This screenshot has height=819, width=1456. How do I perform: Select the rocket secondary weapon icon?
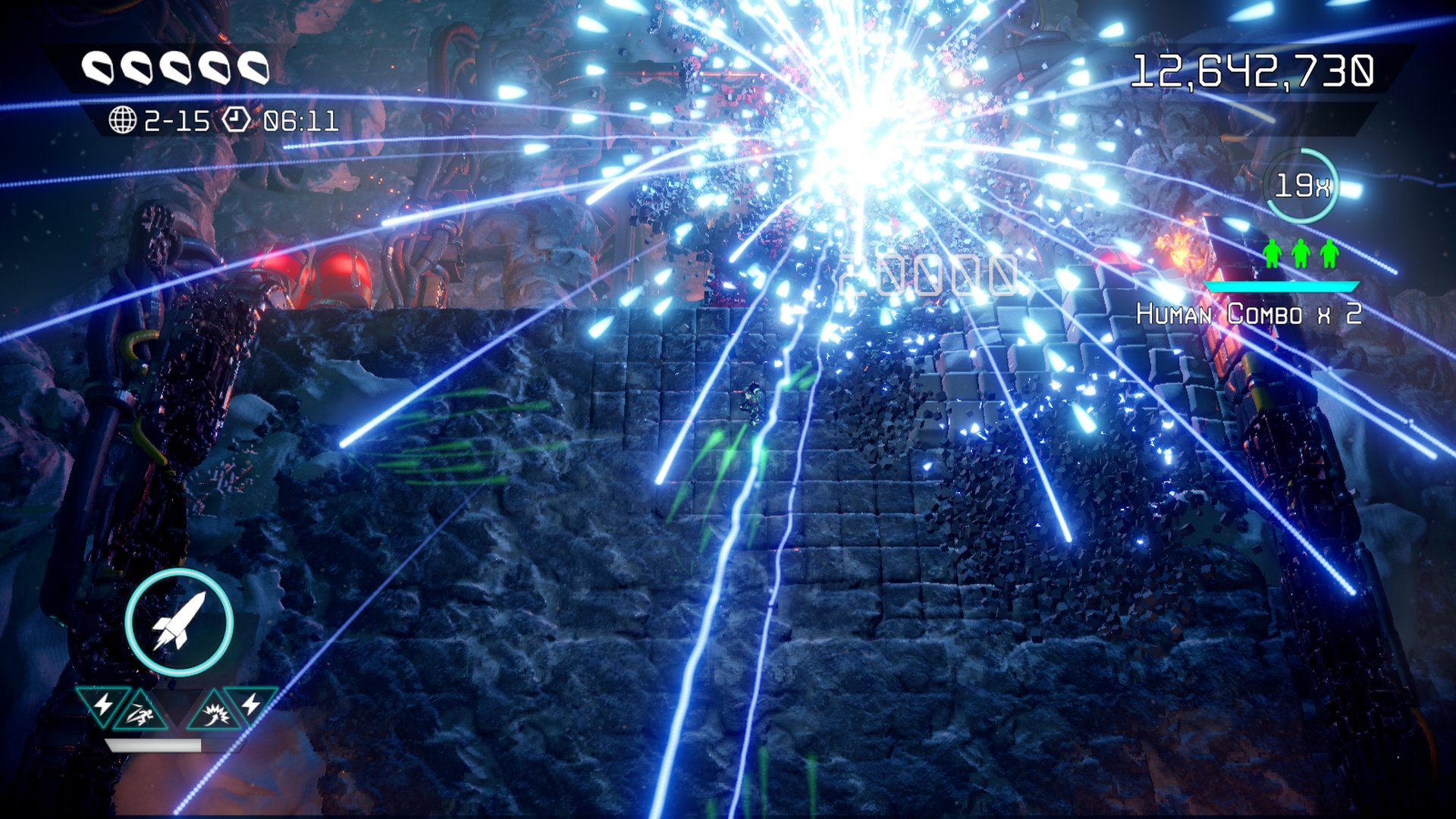pyautogui.click(x=179, y=622)
